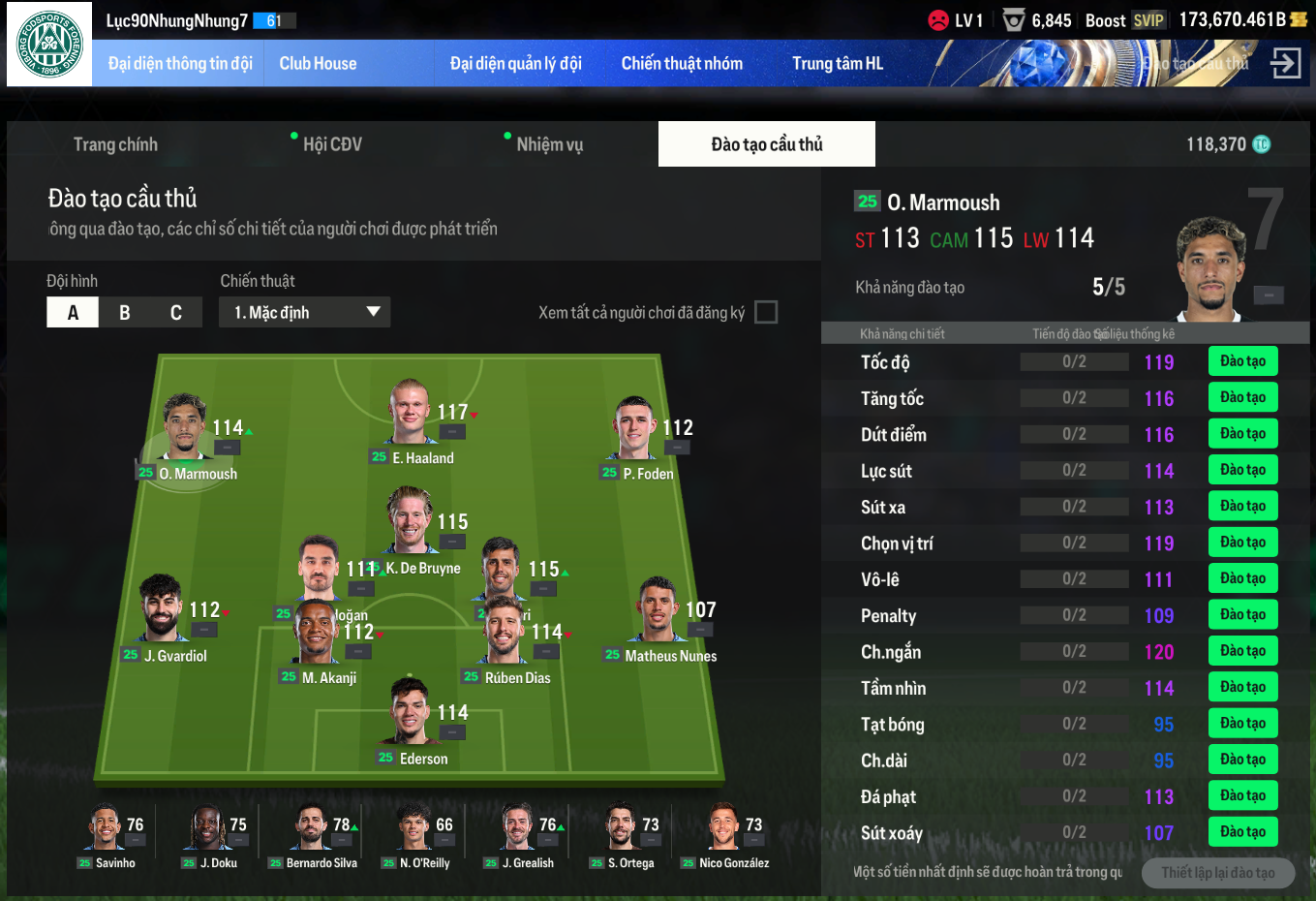Click Đào tạo for Penalty
Screen dimensions: 1316x901
tap(1242, 615)
